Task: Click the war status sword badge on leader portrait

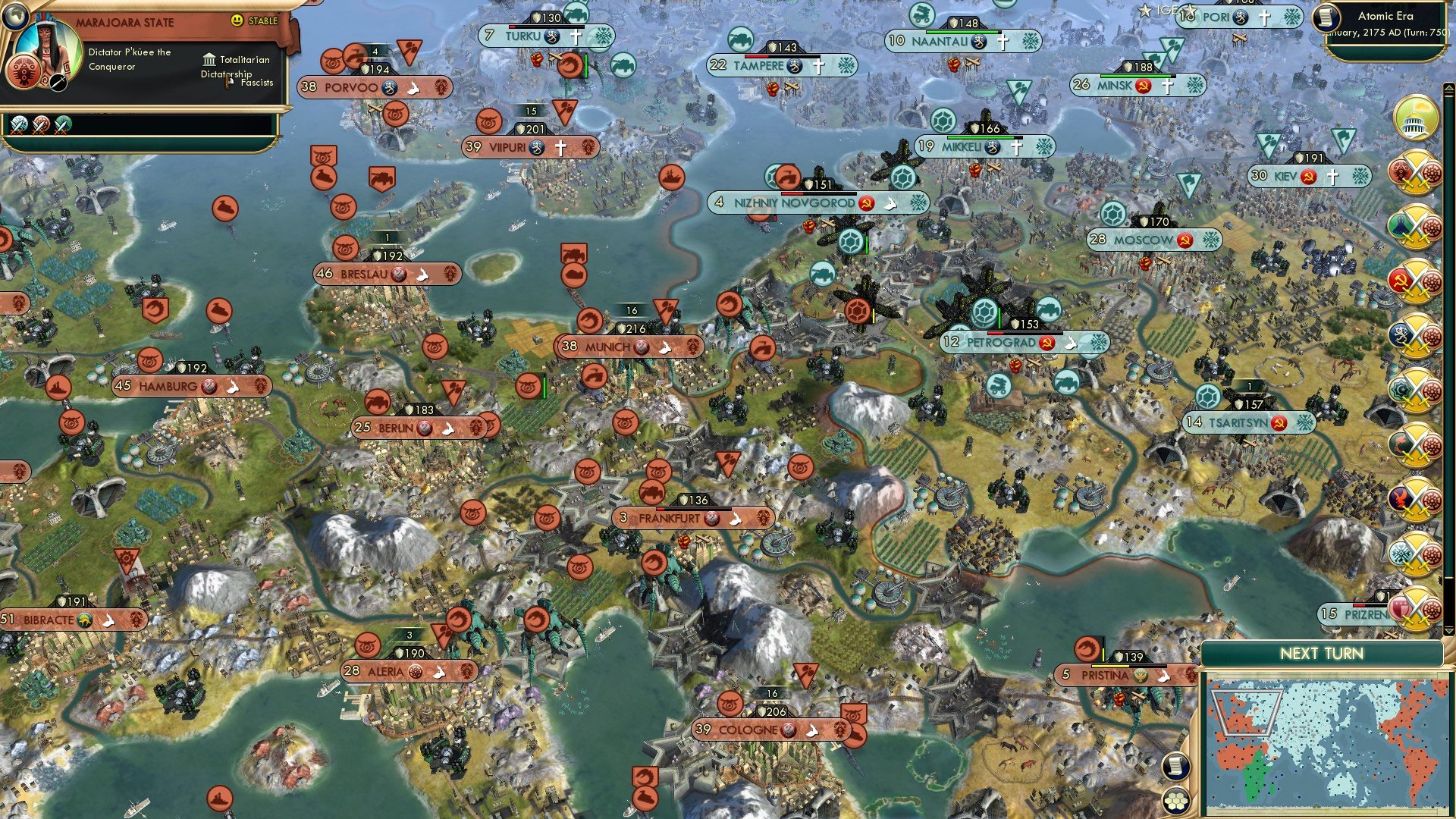Action: (58, 83)
